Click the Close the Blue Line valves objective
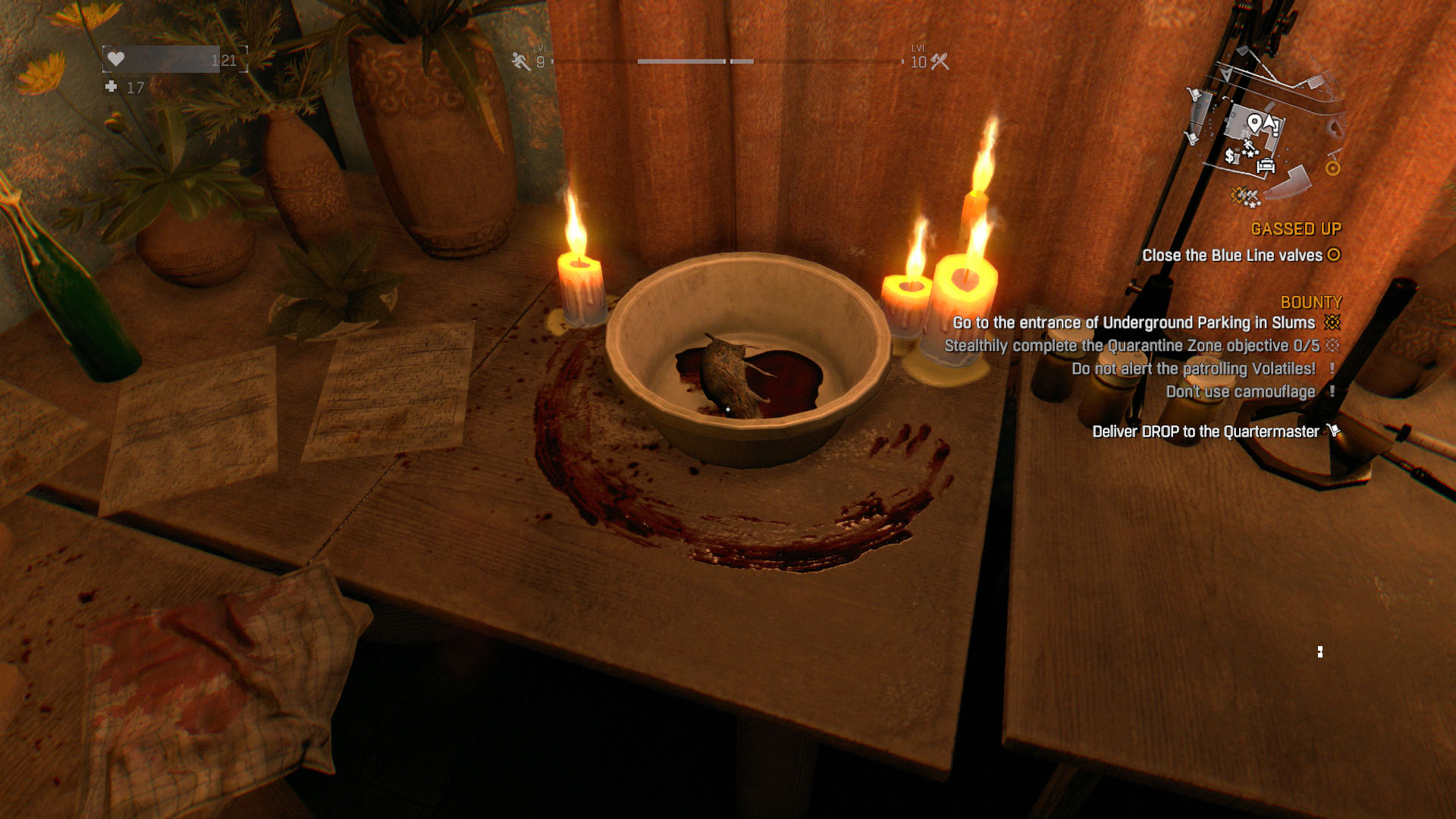The image size is (1456, 819). pyautogui.click(x=1232, y=256)
